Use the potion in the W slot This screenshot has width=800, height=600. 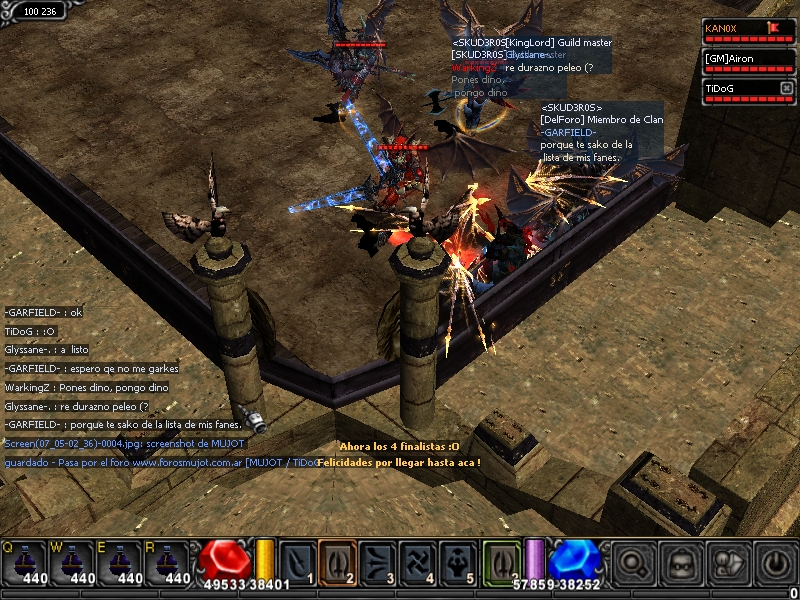[72, 562]
